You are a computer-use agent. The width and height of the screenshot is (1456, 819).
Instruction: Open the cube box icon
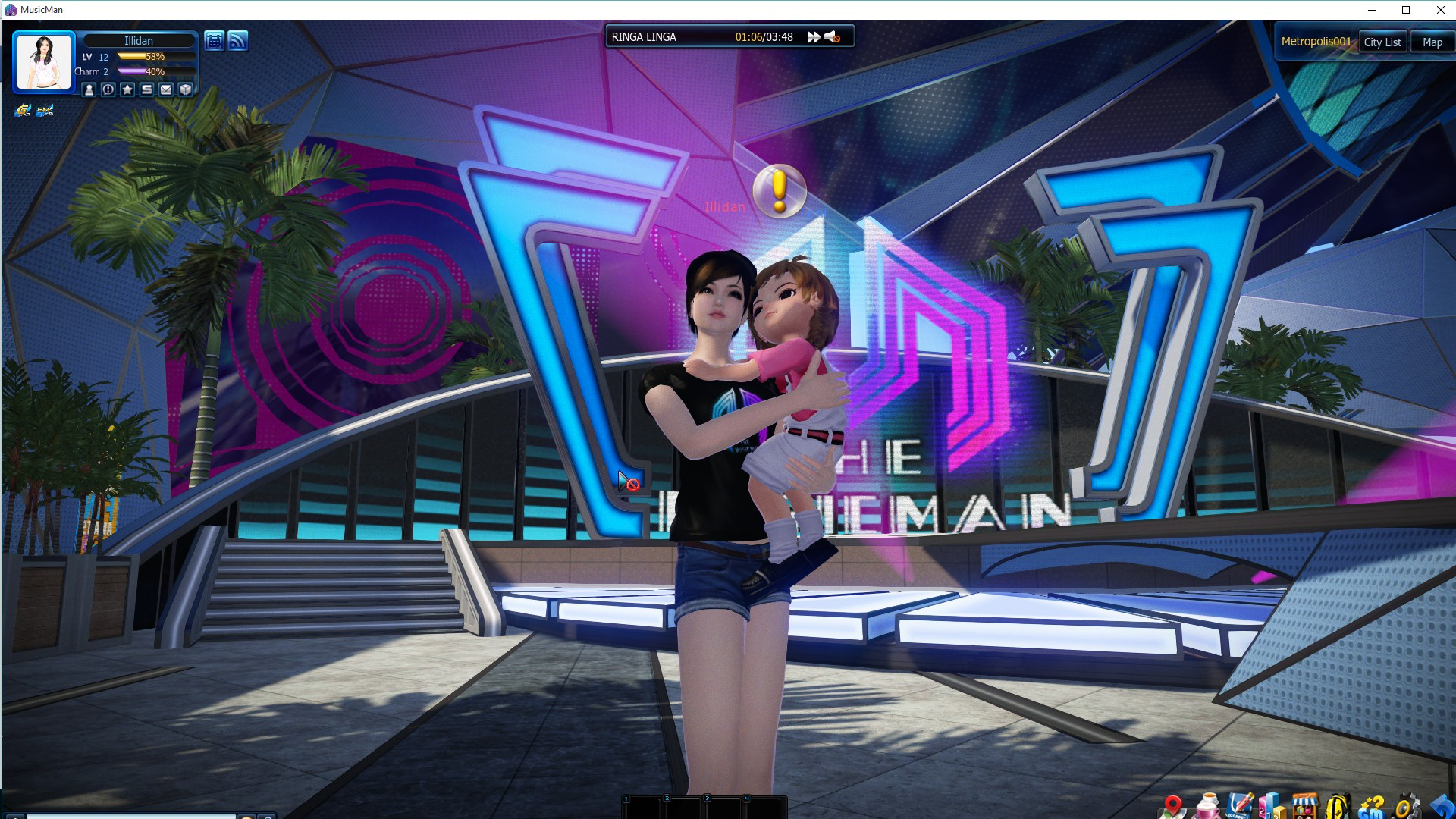pyautogui.click(x=186, y=89)
